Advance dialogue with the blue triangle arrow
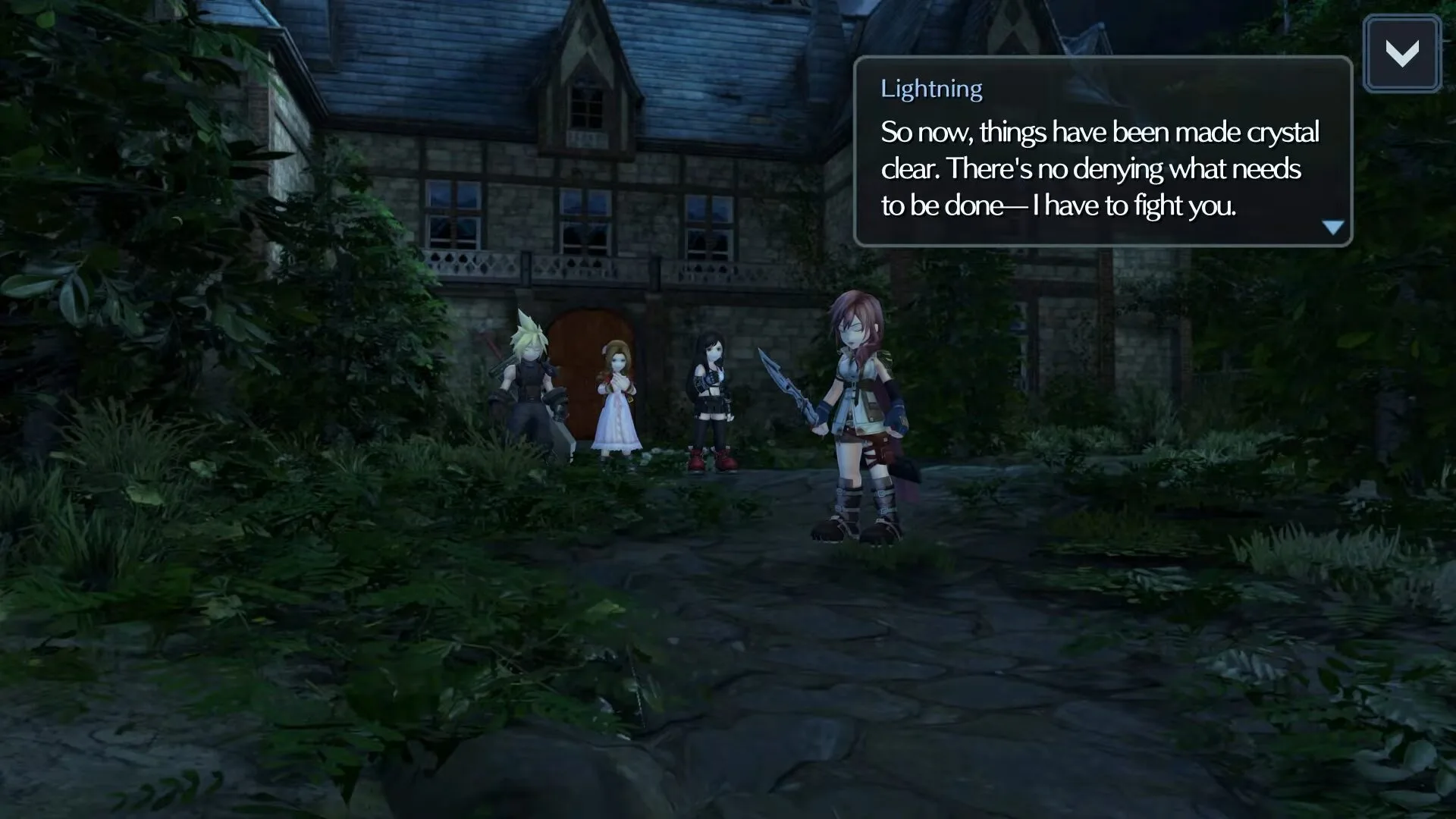 point(1332,227)
